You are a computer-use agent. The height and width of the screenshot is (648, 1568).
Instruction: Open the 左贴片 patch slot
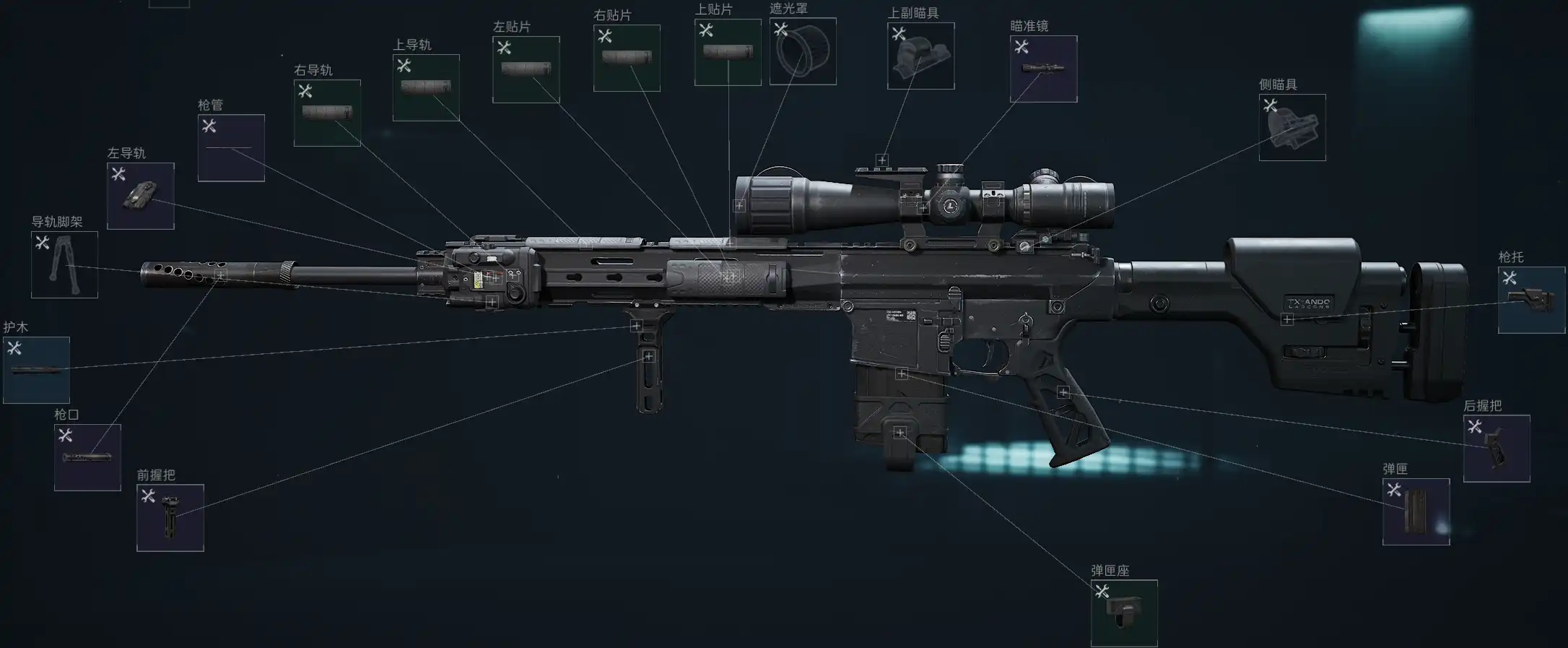526,69
